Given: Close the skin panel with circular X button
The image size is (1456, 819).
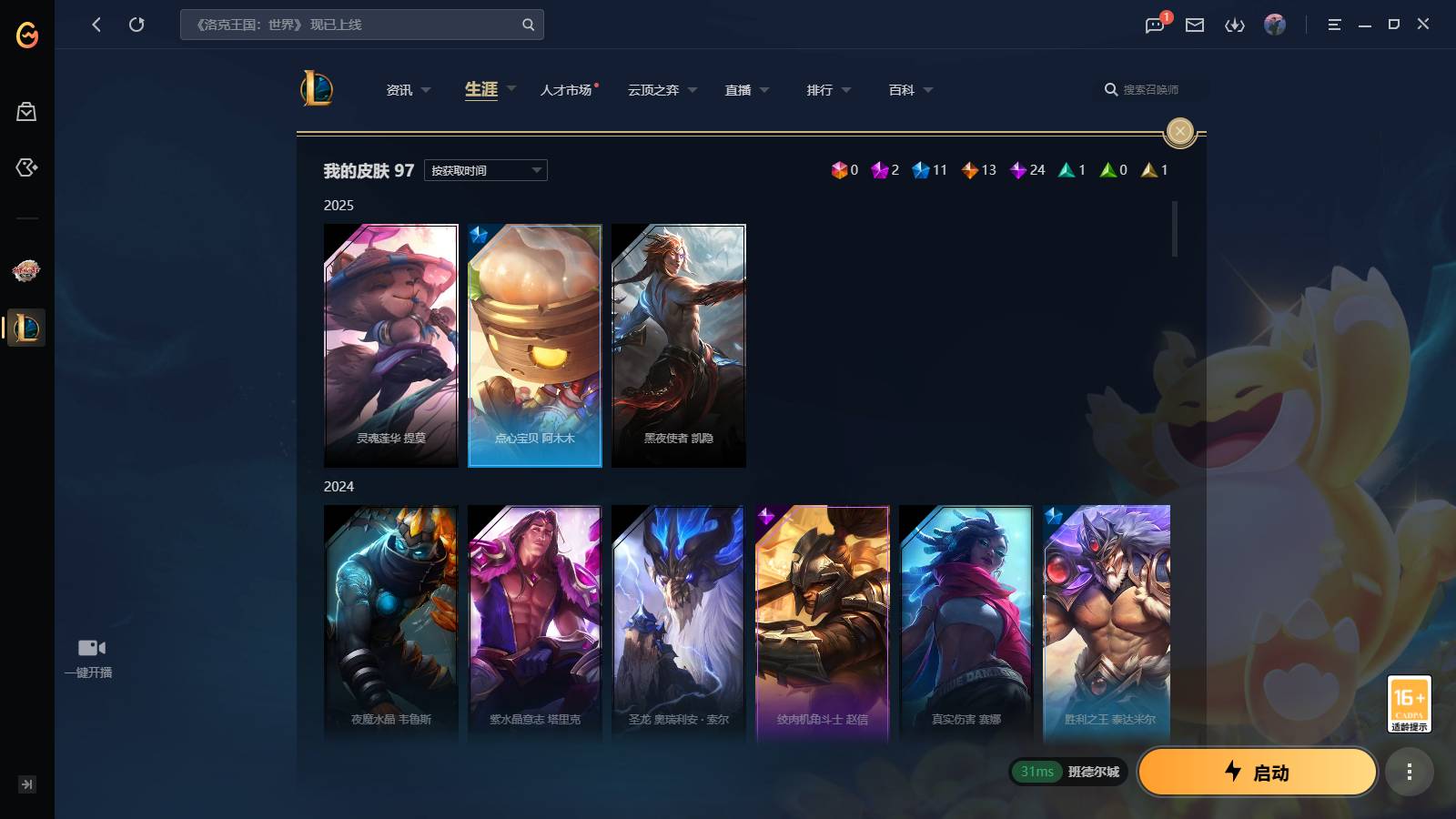Looking at the screenshot, I should point(1179,131).
